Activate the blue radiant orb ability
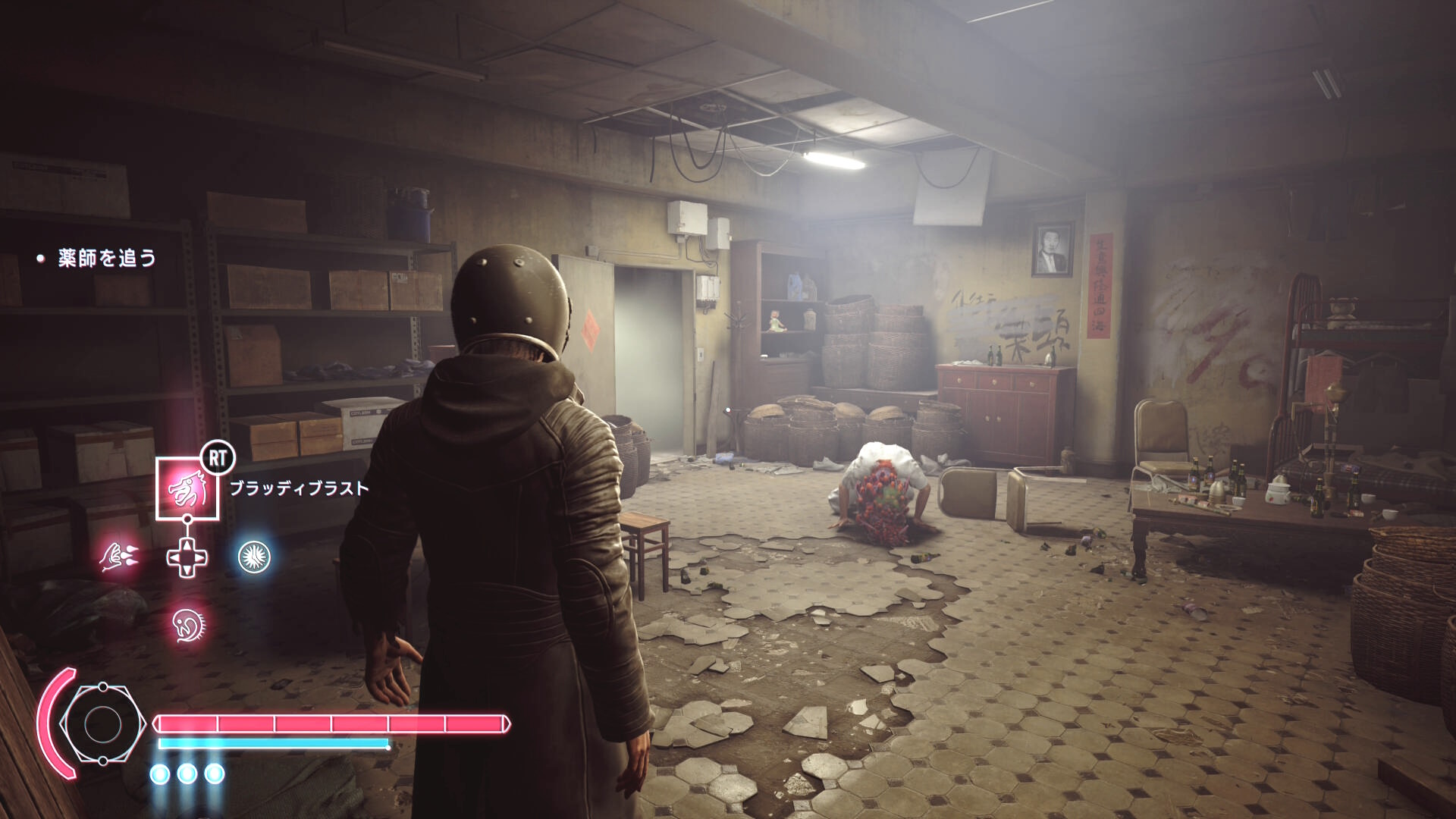 254,557
